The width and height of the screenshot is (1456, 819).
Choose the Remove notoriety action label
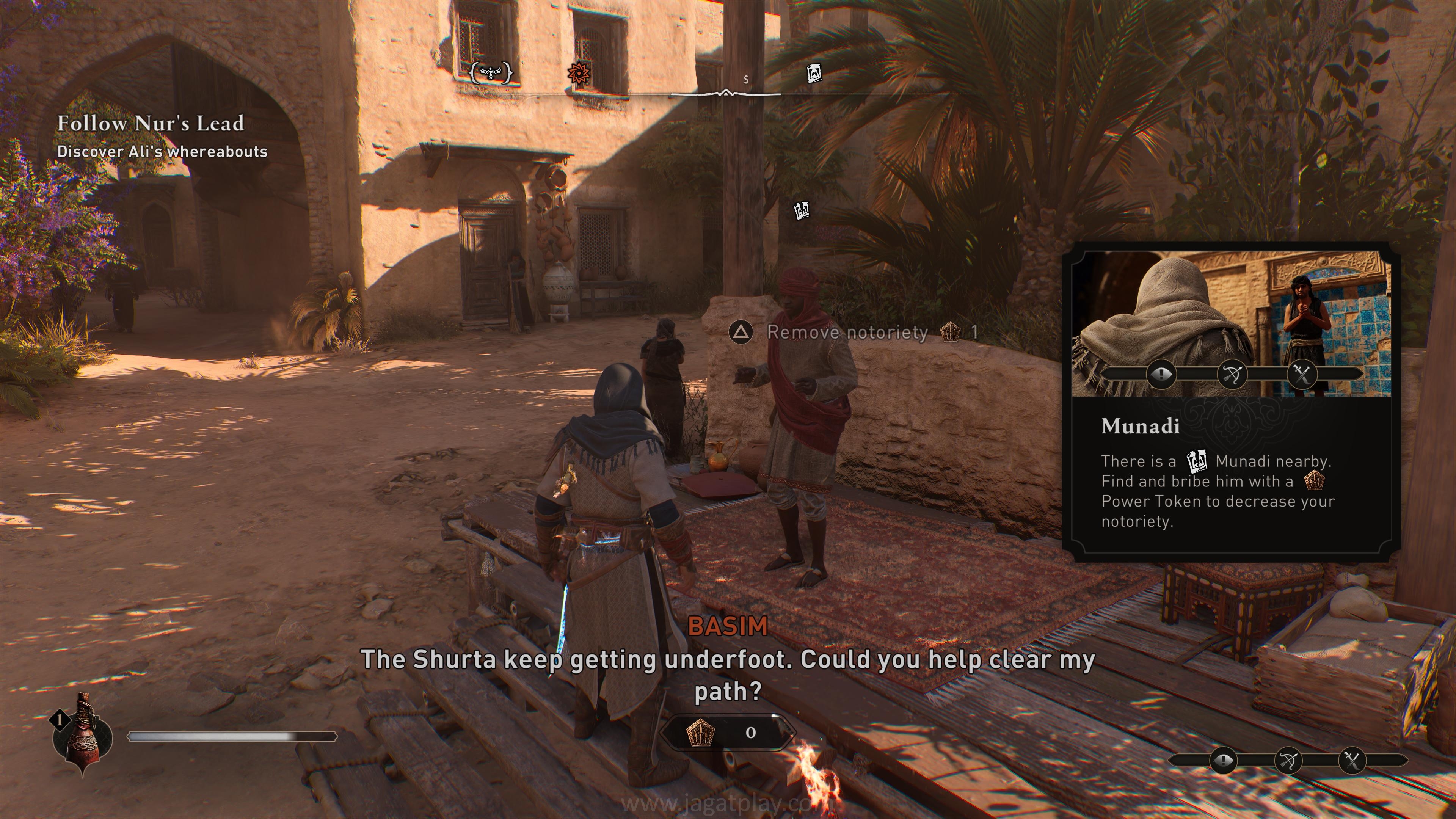pos(847,333)
